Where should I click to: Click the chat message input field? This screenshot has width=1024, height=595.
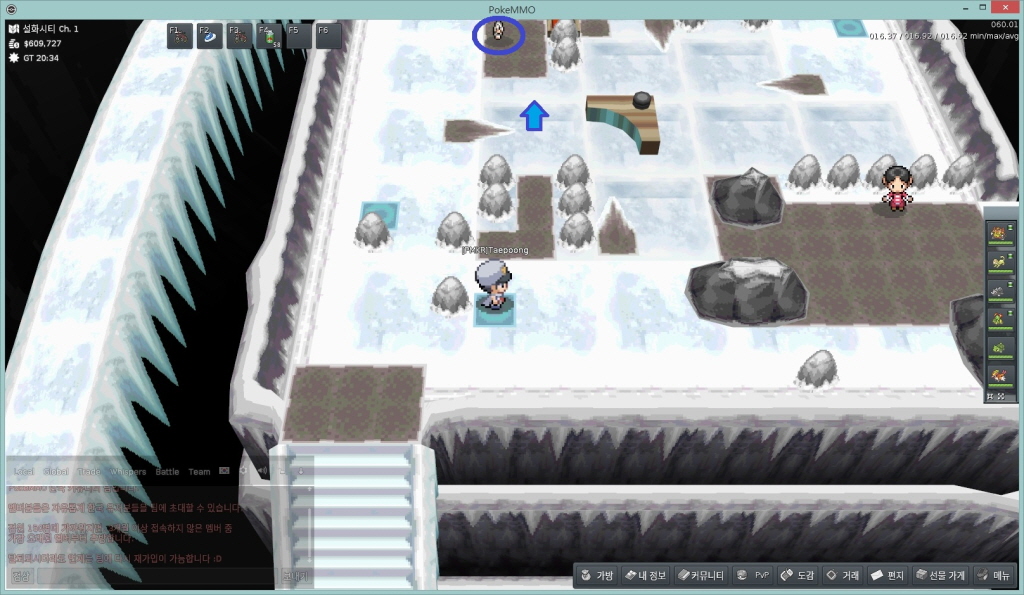155,576
